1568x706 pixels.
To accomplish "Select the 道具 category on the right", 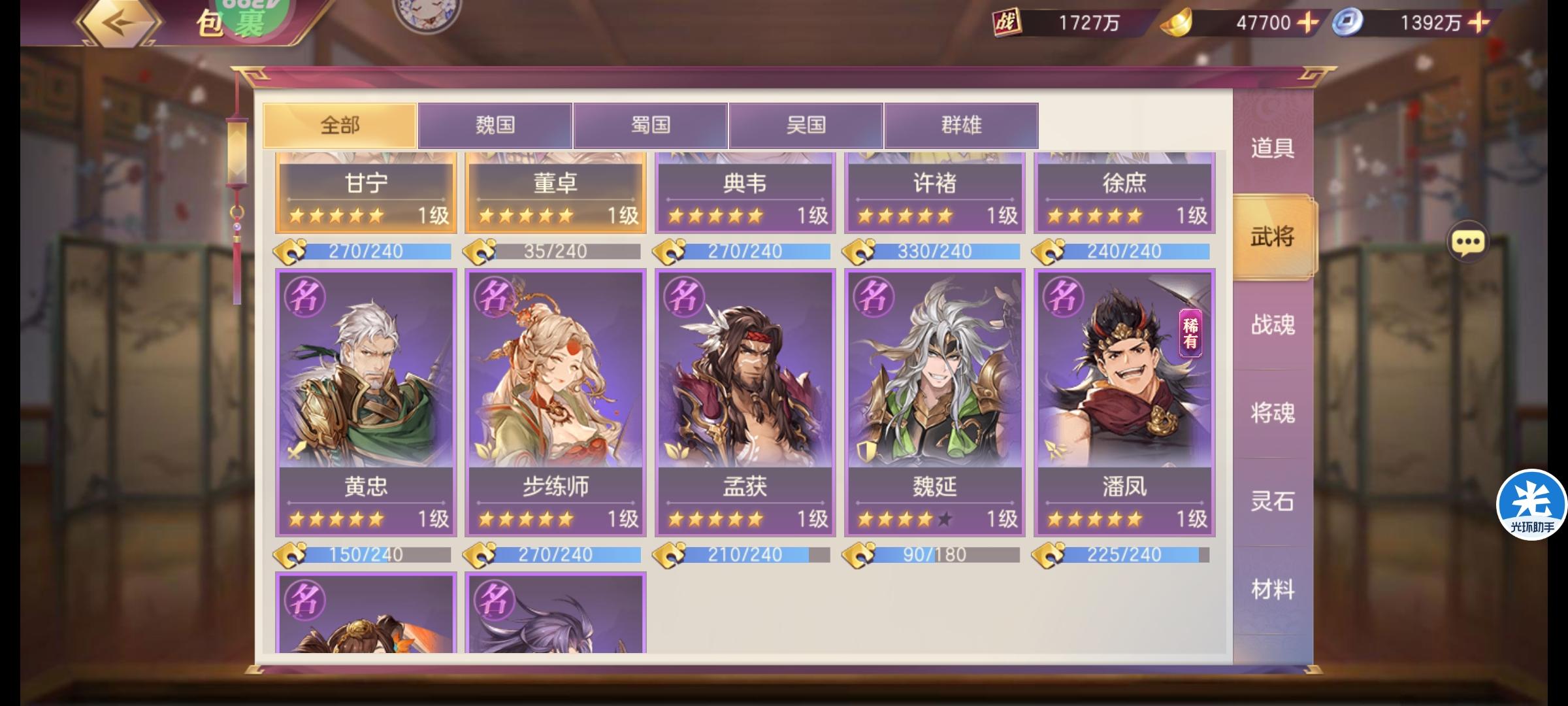I will pos(1271,149).
